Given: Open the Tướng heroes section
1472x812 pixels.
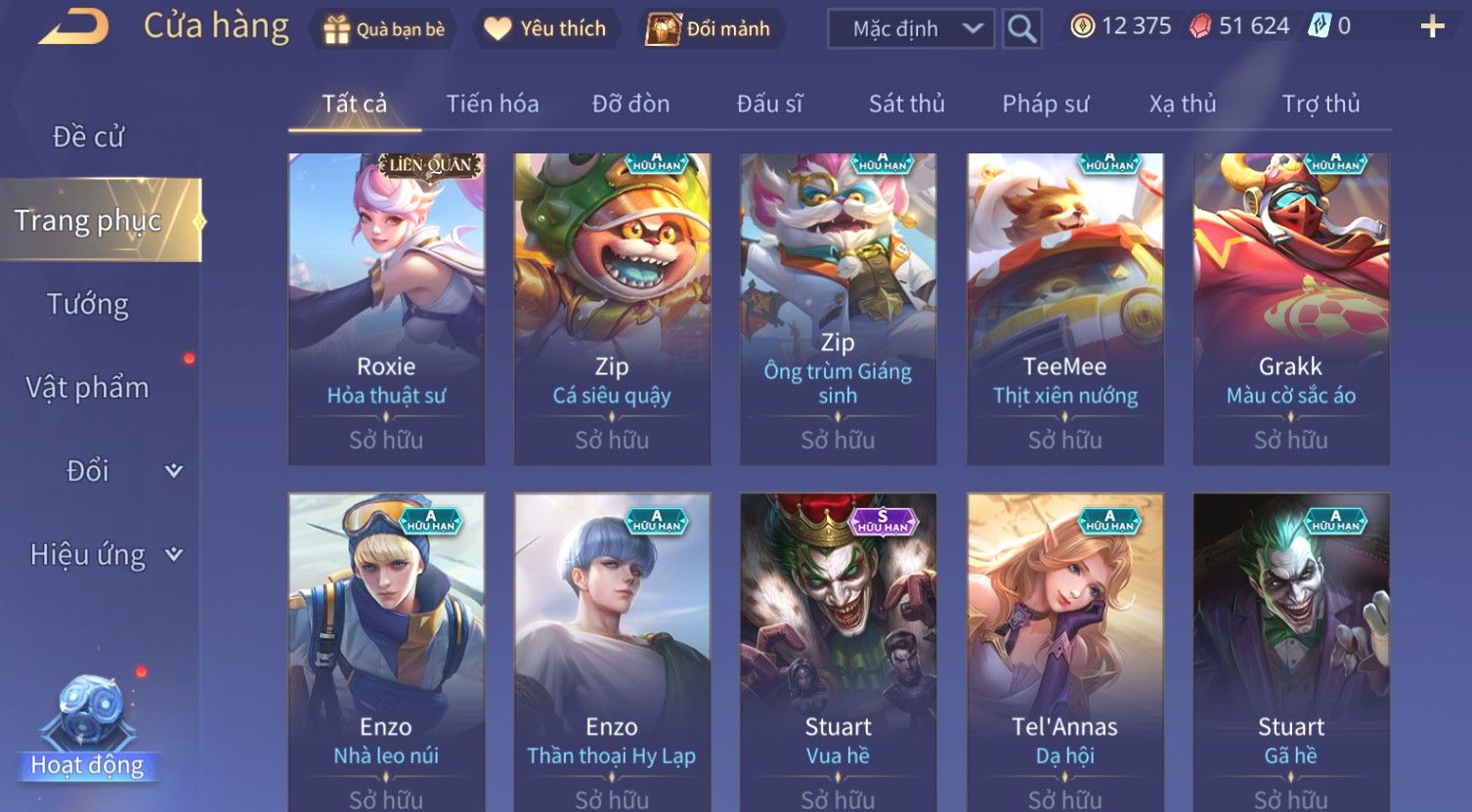Looking at the screenshot, I should tap(88, 305).
